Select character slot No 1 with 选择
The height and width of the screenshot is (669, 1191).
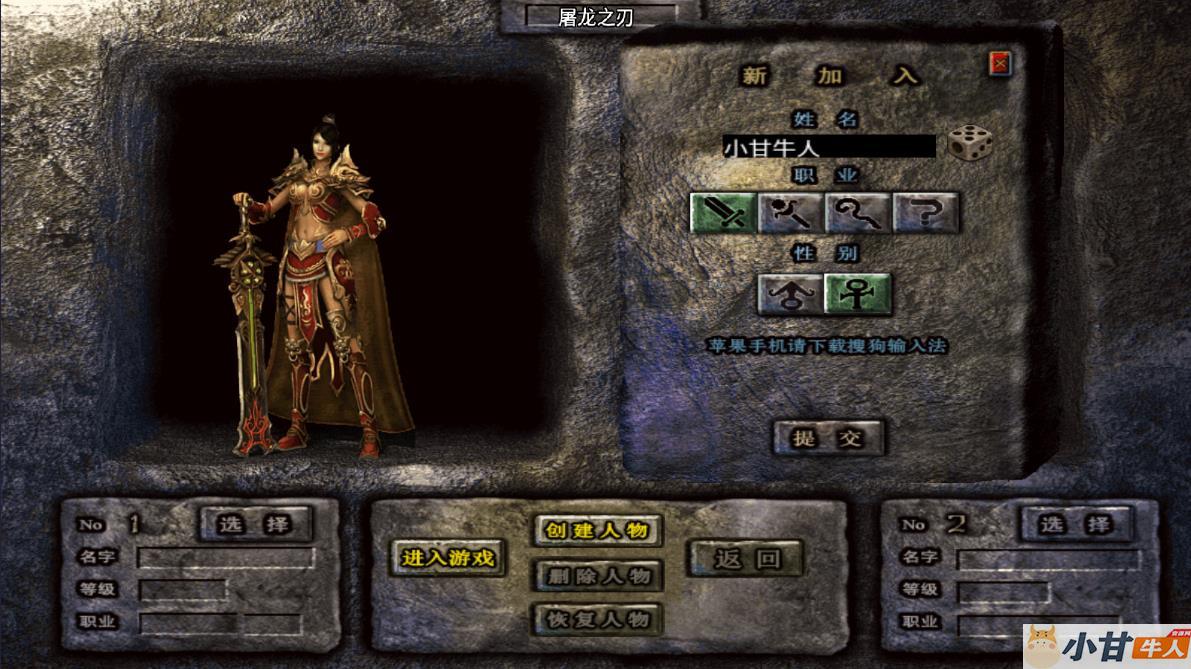[255, 523]
